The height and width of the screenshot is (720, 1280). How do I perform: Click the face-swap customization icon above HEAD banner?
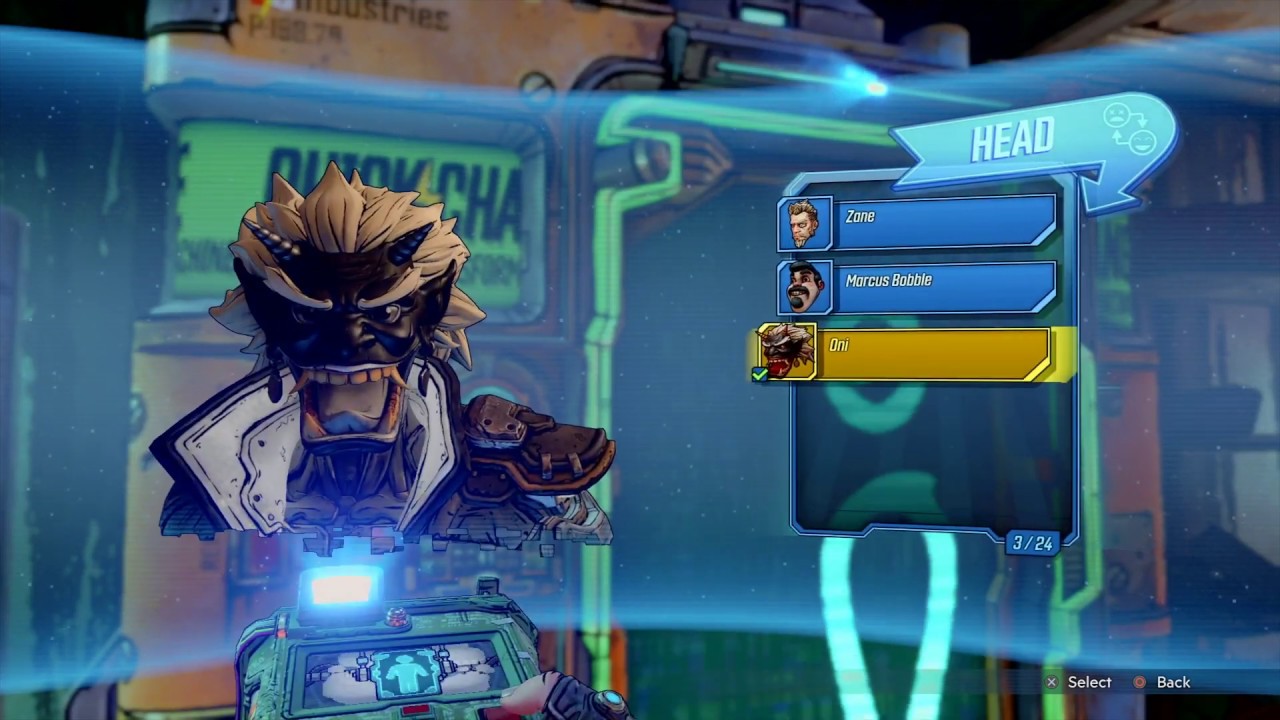coord(1131,127)
